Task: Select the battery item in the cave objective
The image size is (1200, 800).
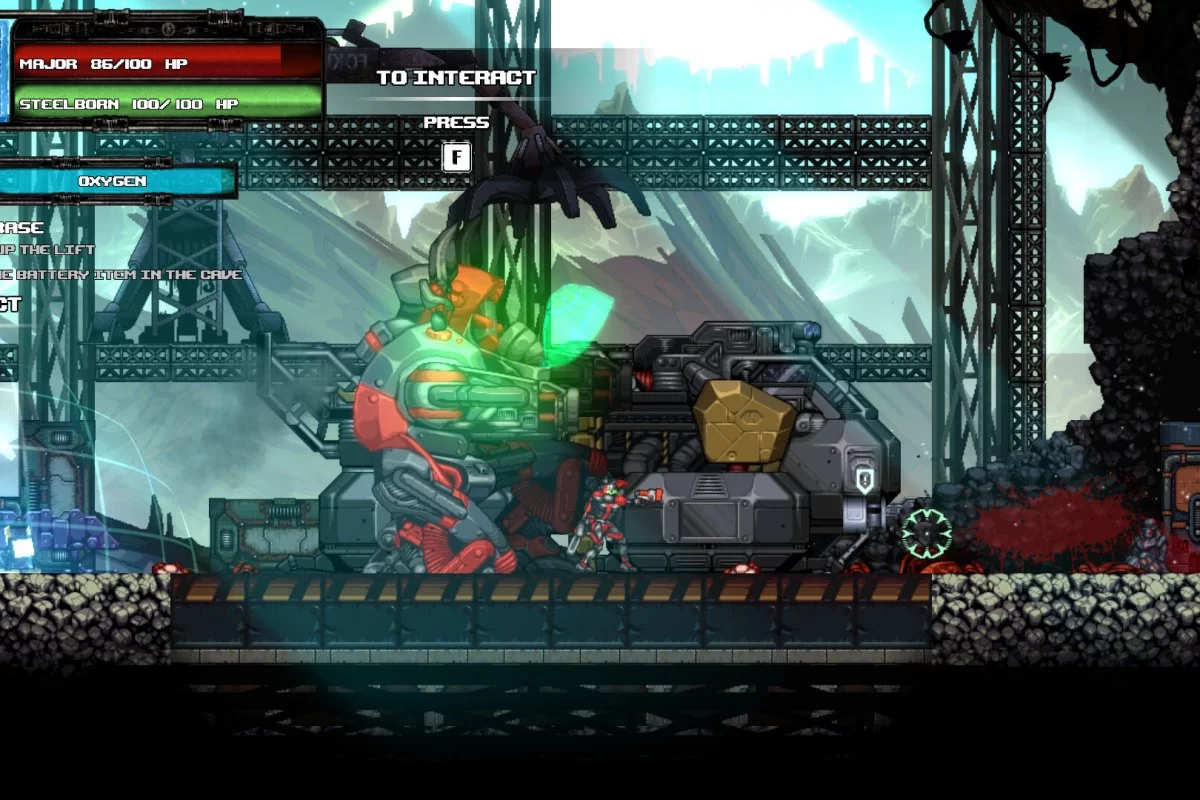Action: [x=120, y=274]
